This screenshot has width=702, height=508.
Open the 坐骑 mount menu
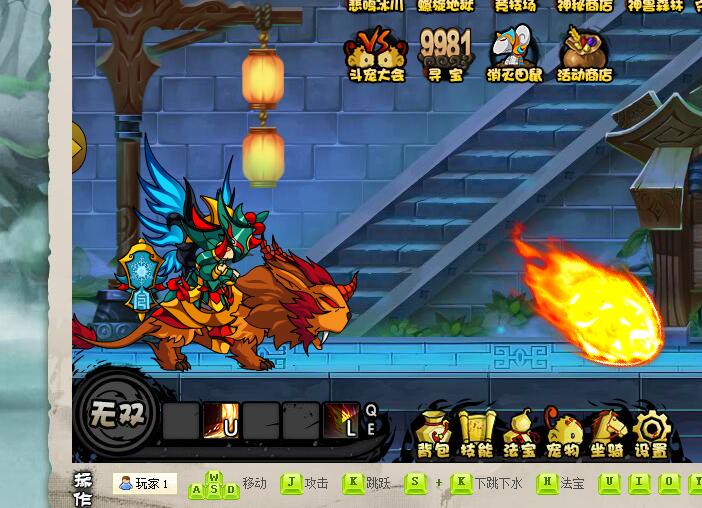607,434
